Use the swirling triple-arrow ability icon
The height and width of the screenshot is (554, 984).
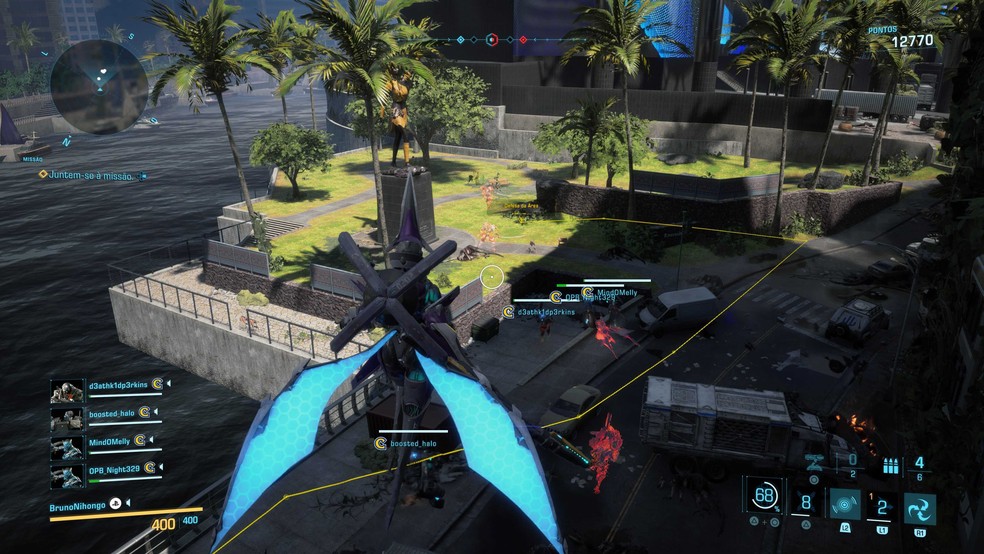(x=920, y=507)
